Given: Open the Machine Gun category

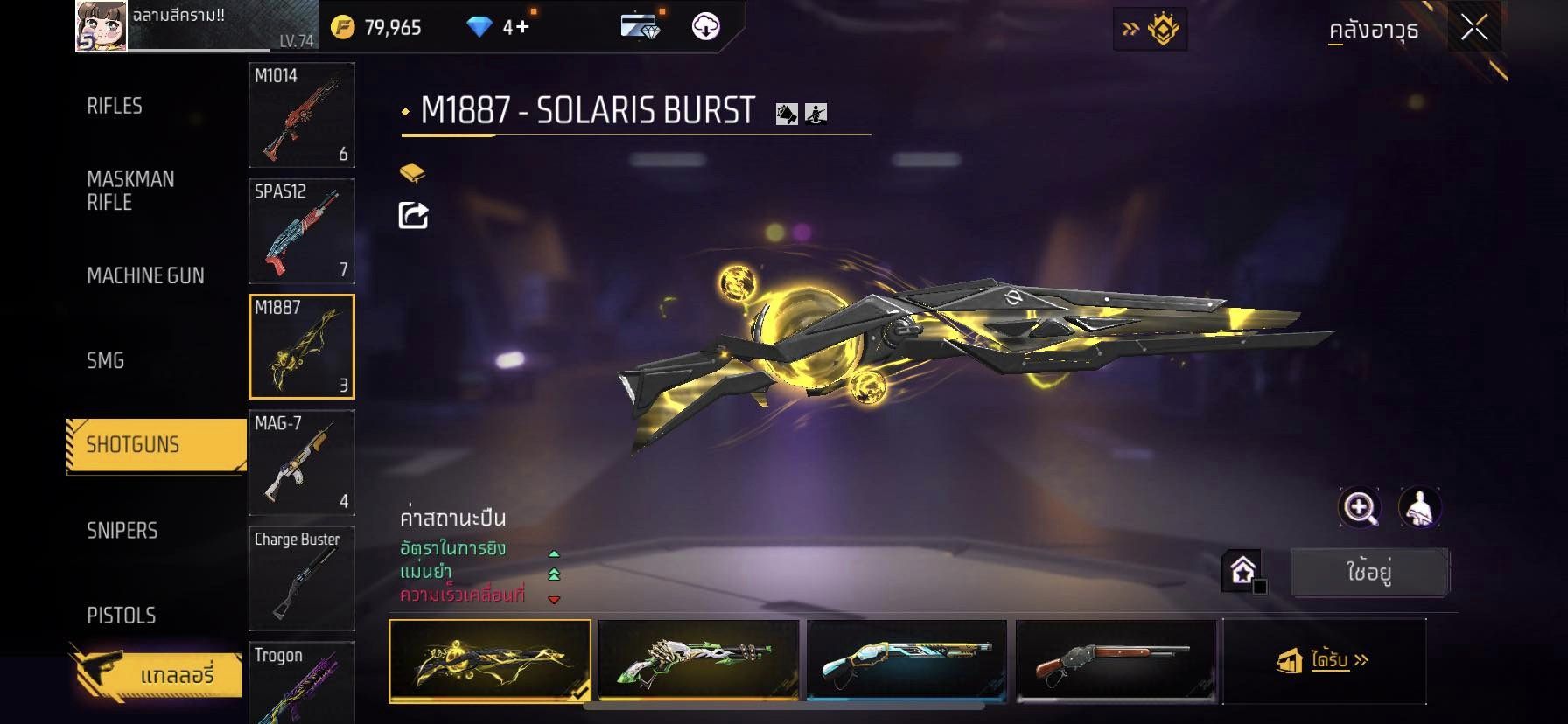Looking at the screenshot, I should [145, 275].
